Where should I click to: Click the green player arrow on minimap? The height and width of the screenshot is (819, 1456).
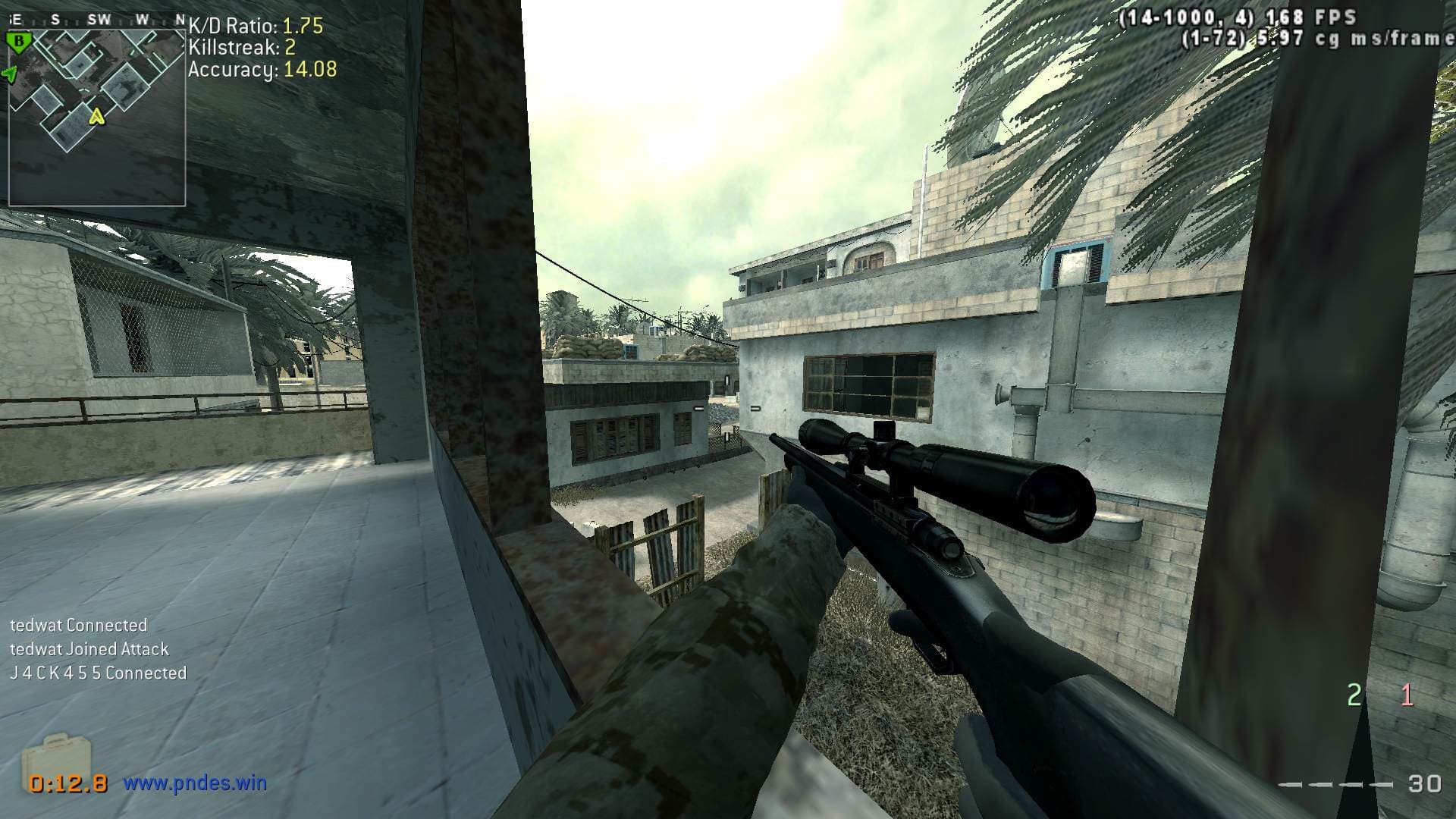(x=10, y=74)
